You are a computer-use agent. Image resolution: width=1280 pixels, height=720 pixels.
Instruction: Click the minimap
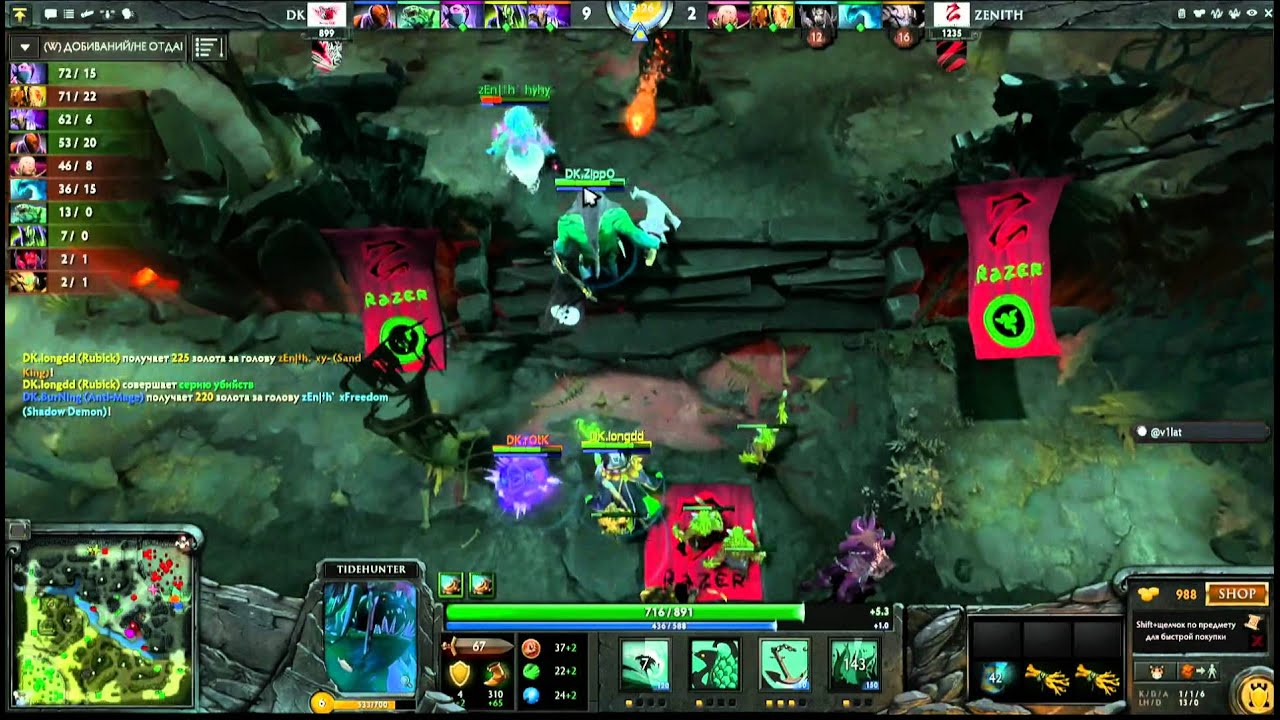(x=102, y=621)
